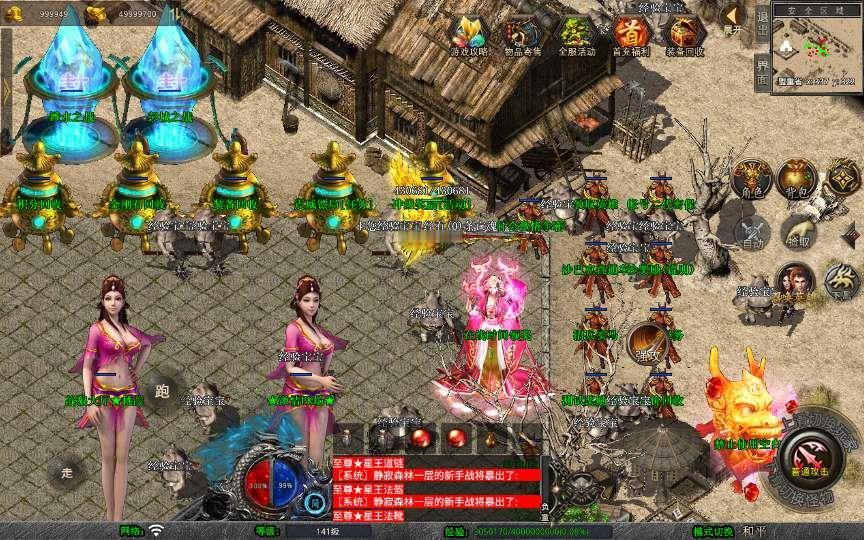Screen dimensions: 864x540
Task: Click the red system chat log
Action: [437, 481]
